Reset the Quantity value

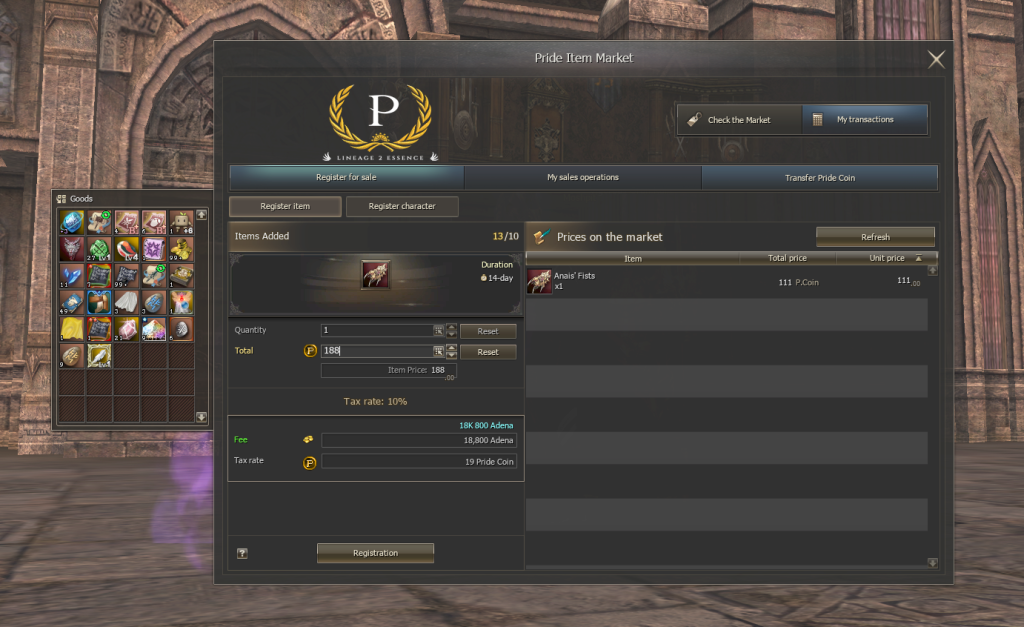(487, 330)
